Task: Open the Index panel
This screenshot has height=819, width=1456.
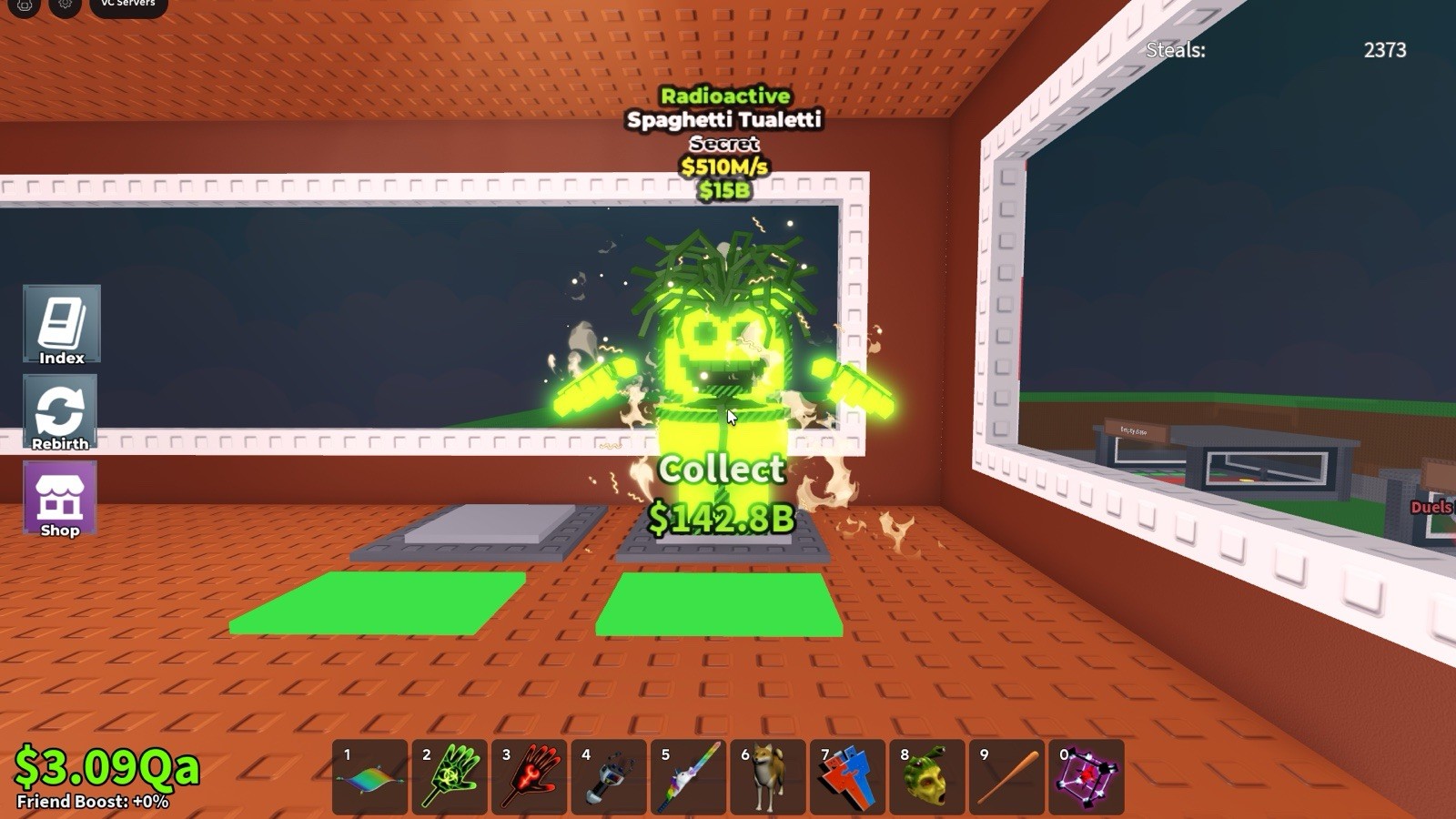Action: [x=60, y=325]
